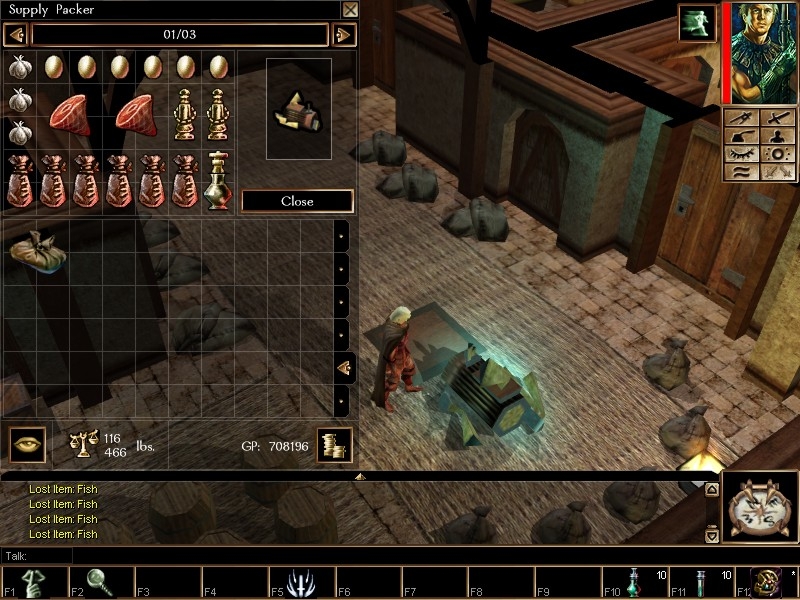Click the running figure icon beside the portrait

pyautogui.click(x=694, y=23)
